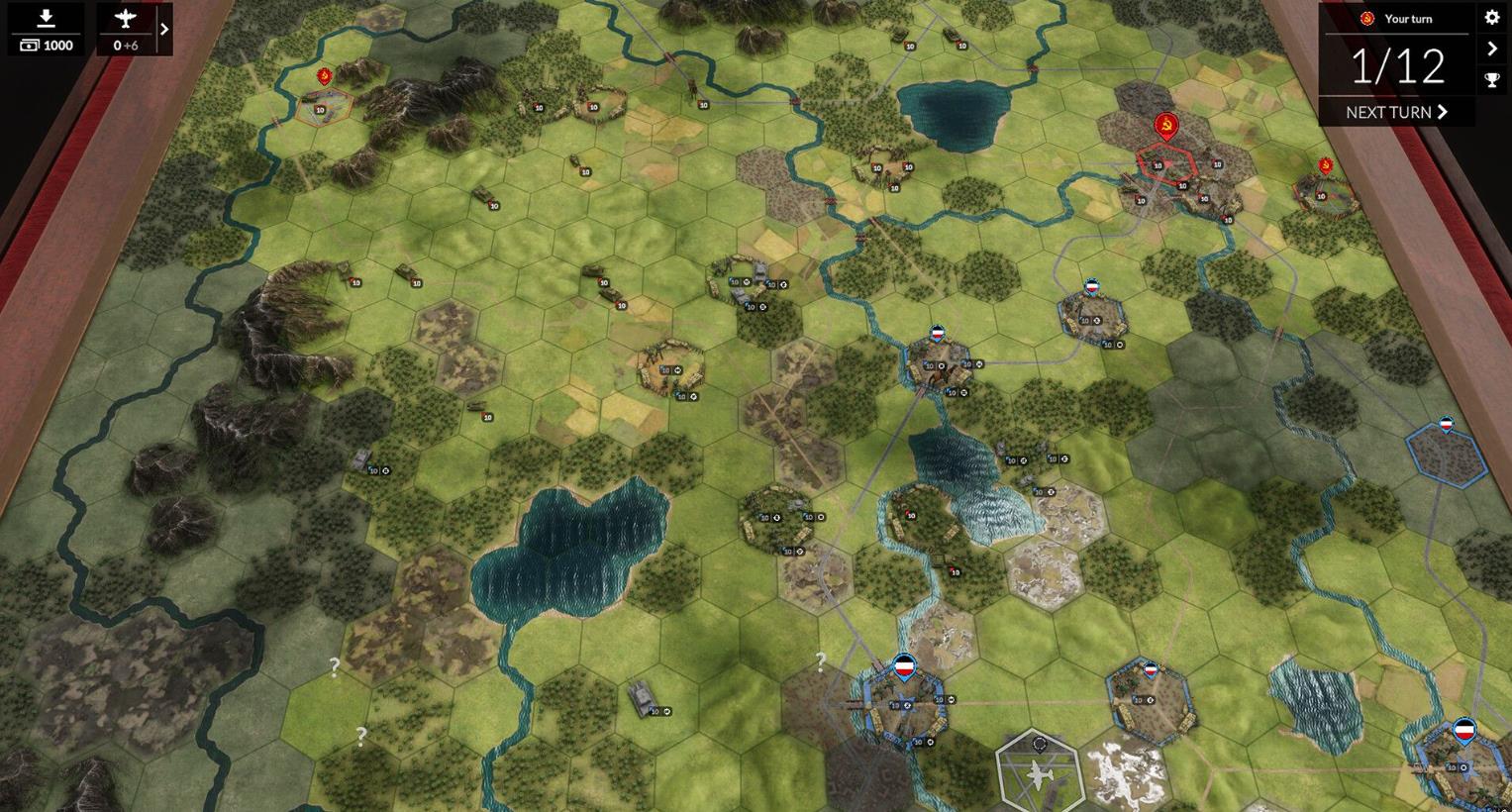1512x812 pixels.
Task: Expand the right sidebar with the arrow below settings
Action: point(1493,48)
